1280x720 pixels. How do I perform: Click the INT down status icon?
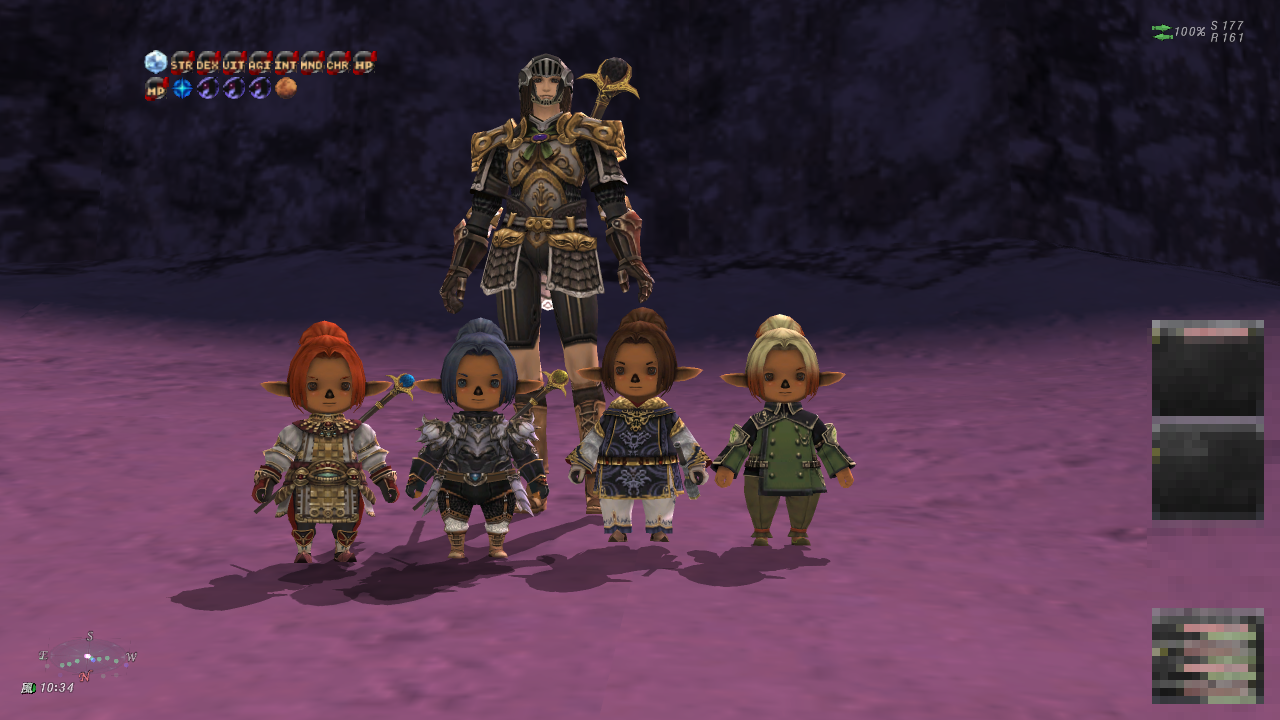pos(285,63)
